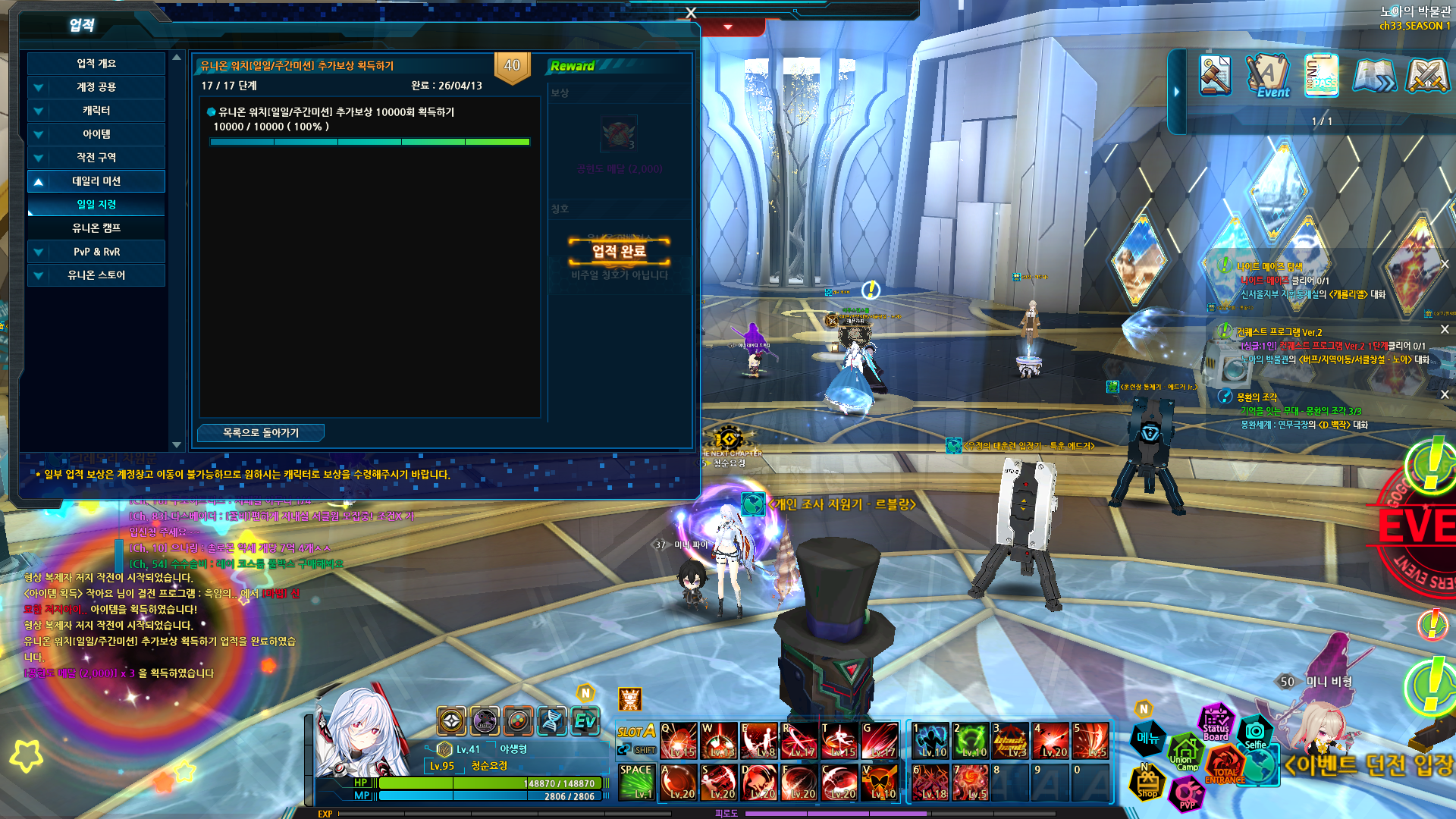
Task: Open the Event notebook icon
Action: pos(1268,76)
